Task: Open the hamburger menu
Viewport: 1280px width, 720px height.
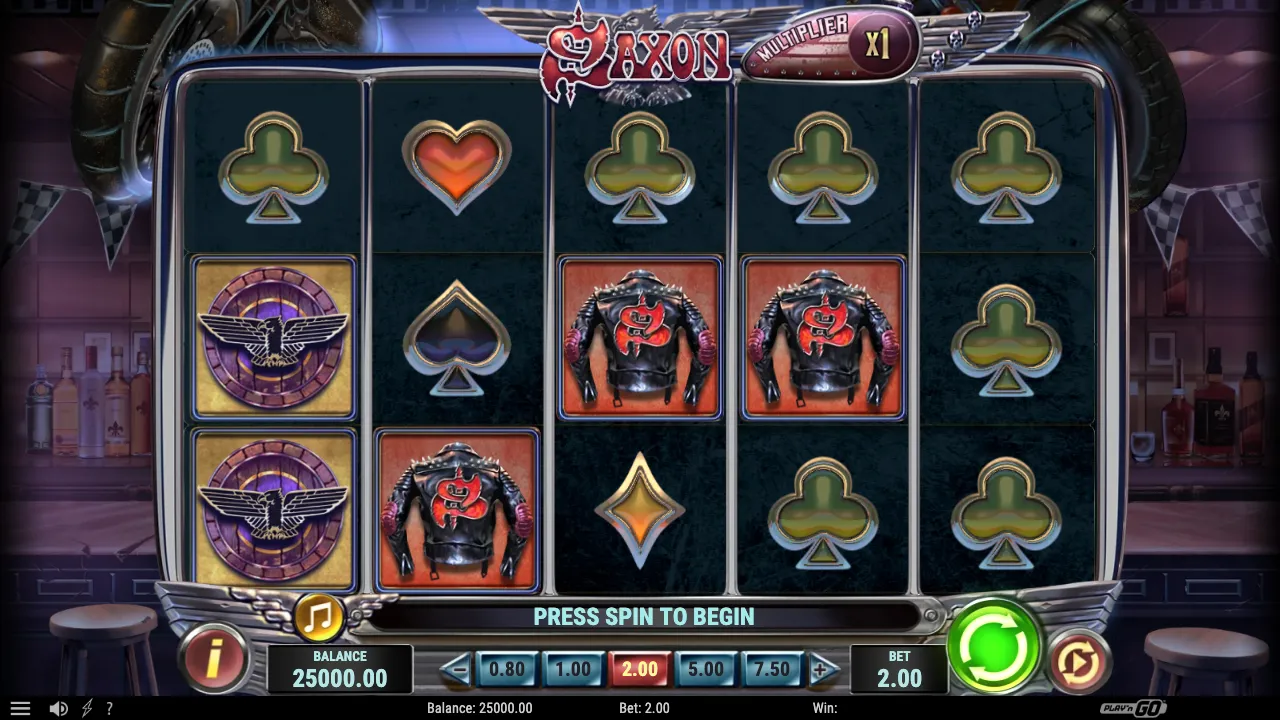Action: (x=20, y=708)
